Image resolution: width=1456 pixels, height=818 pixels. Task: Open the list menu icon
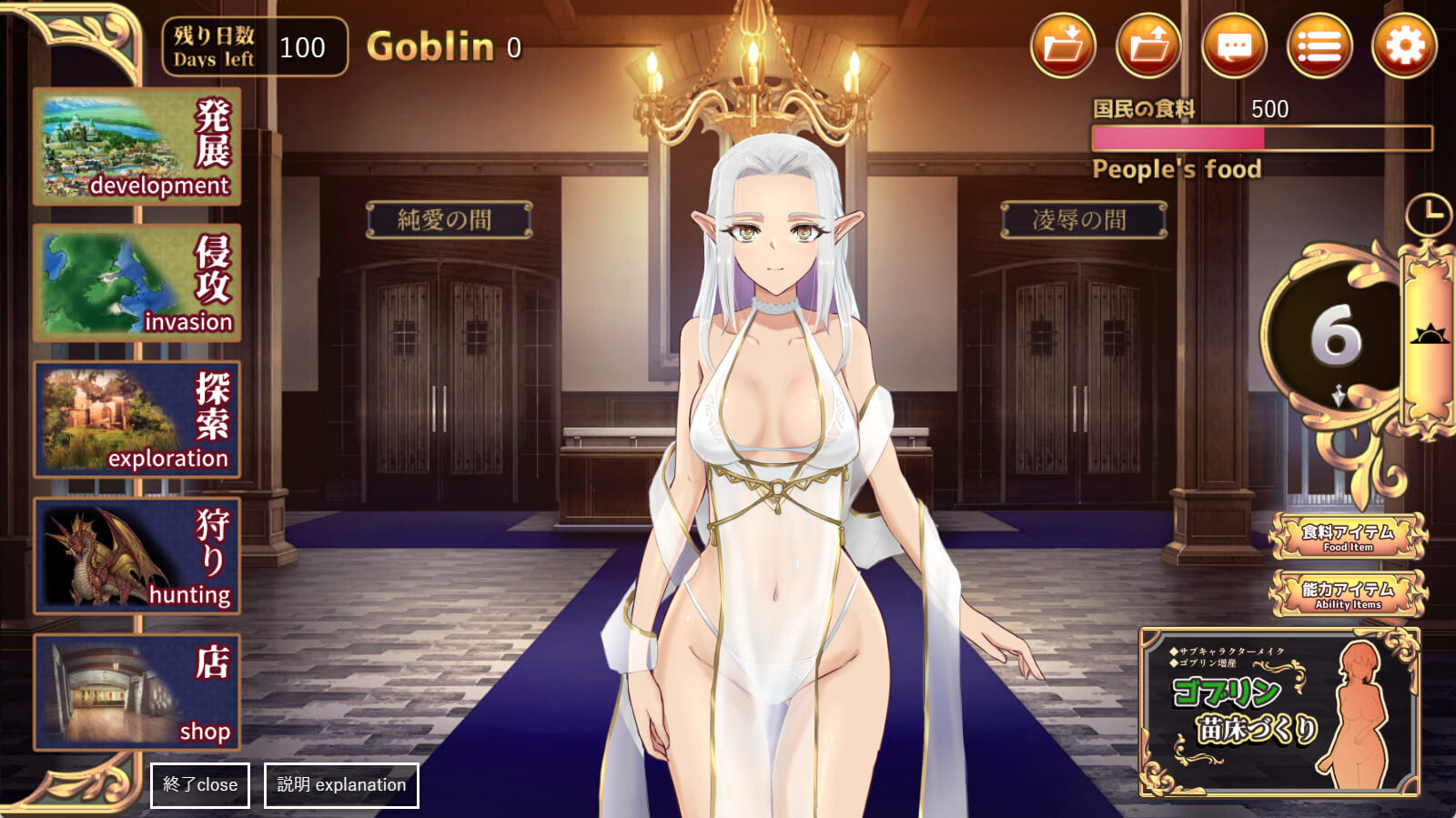1319,45
